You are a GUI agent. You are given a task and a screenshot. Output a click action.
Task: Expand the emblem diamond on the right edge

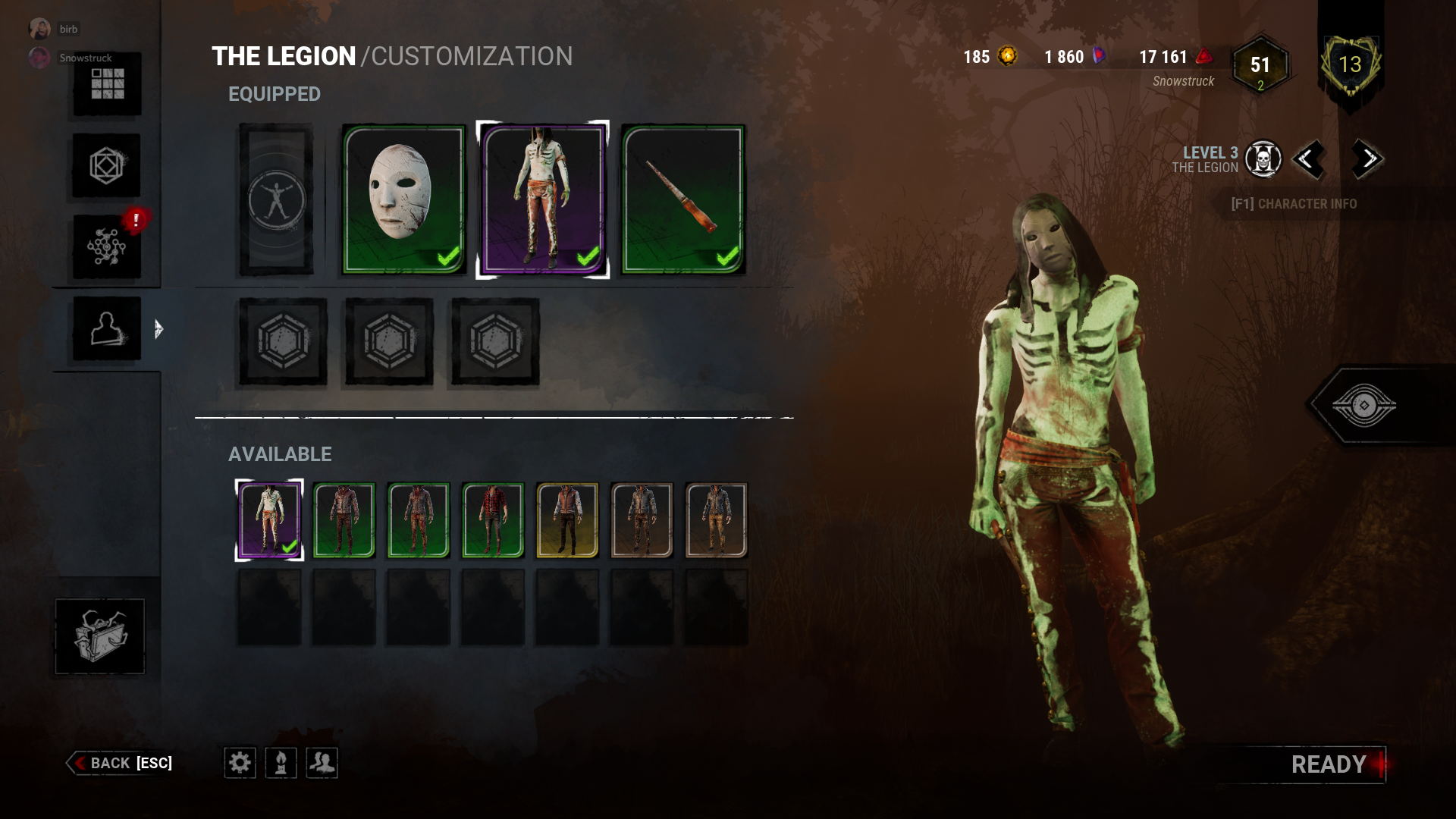pyautogui.click(x=1365, y=403)
